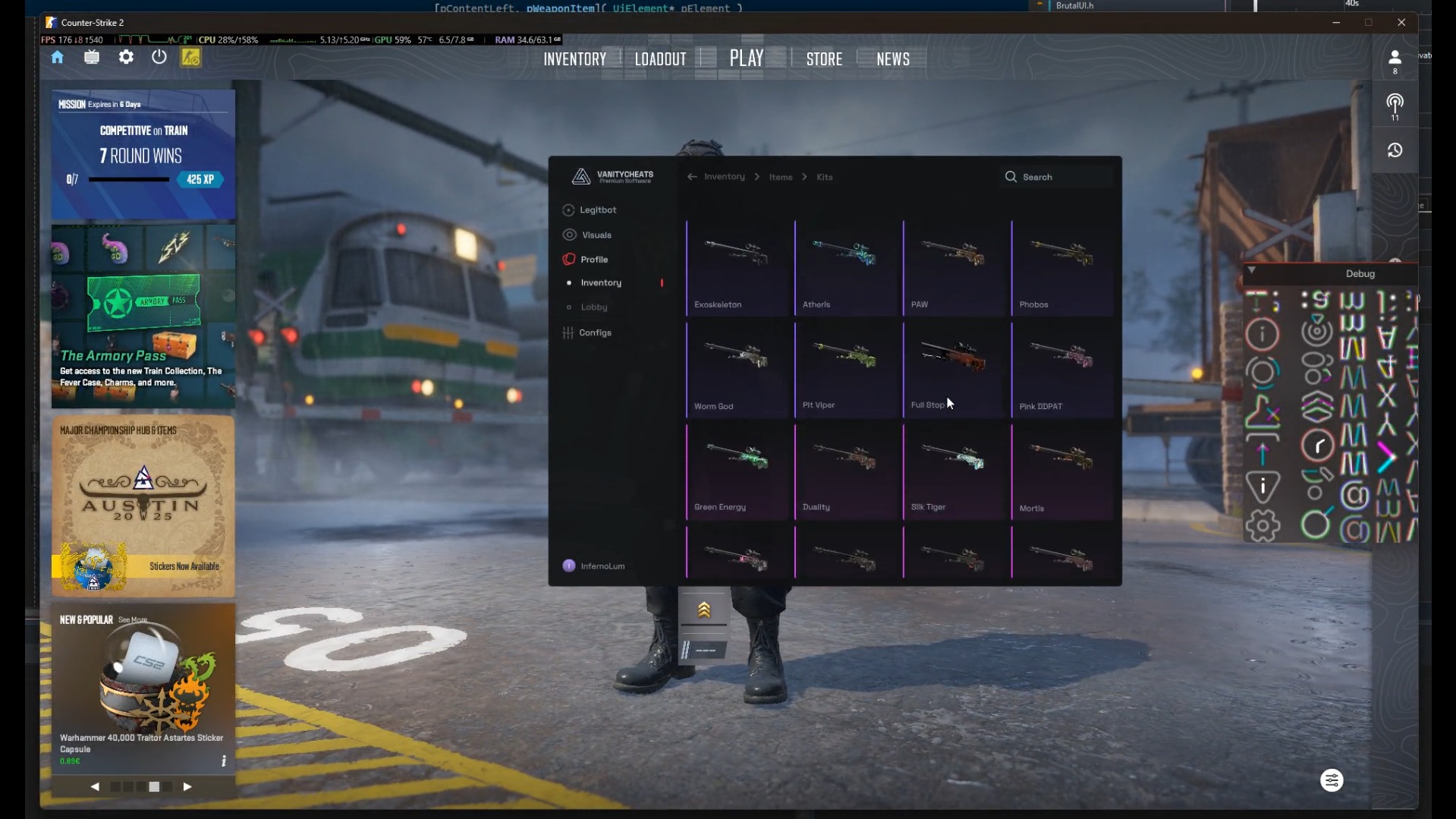Click the home icon in top bar
This screenshot has width=1456, height=819.
(x=58, y=58)
